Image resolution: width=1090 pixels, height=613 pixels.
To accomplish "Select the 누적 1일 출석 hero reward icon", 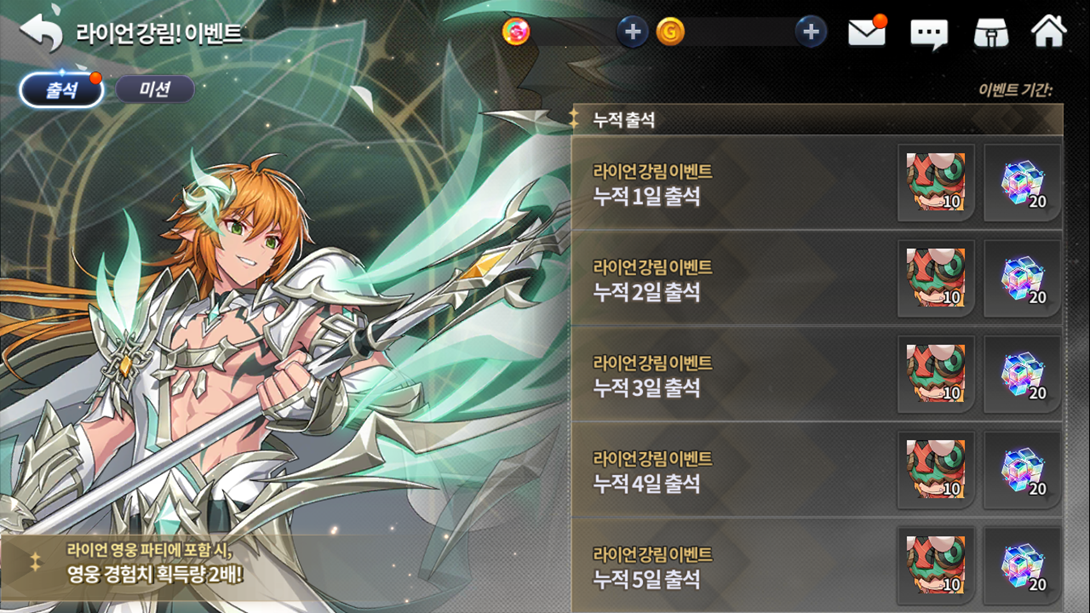I will [x=936, y=183].
